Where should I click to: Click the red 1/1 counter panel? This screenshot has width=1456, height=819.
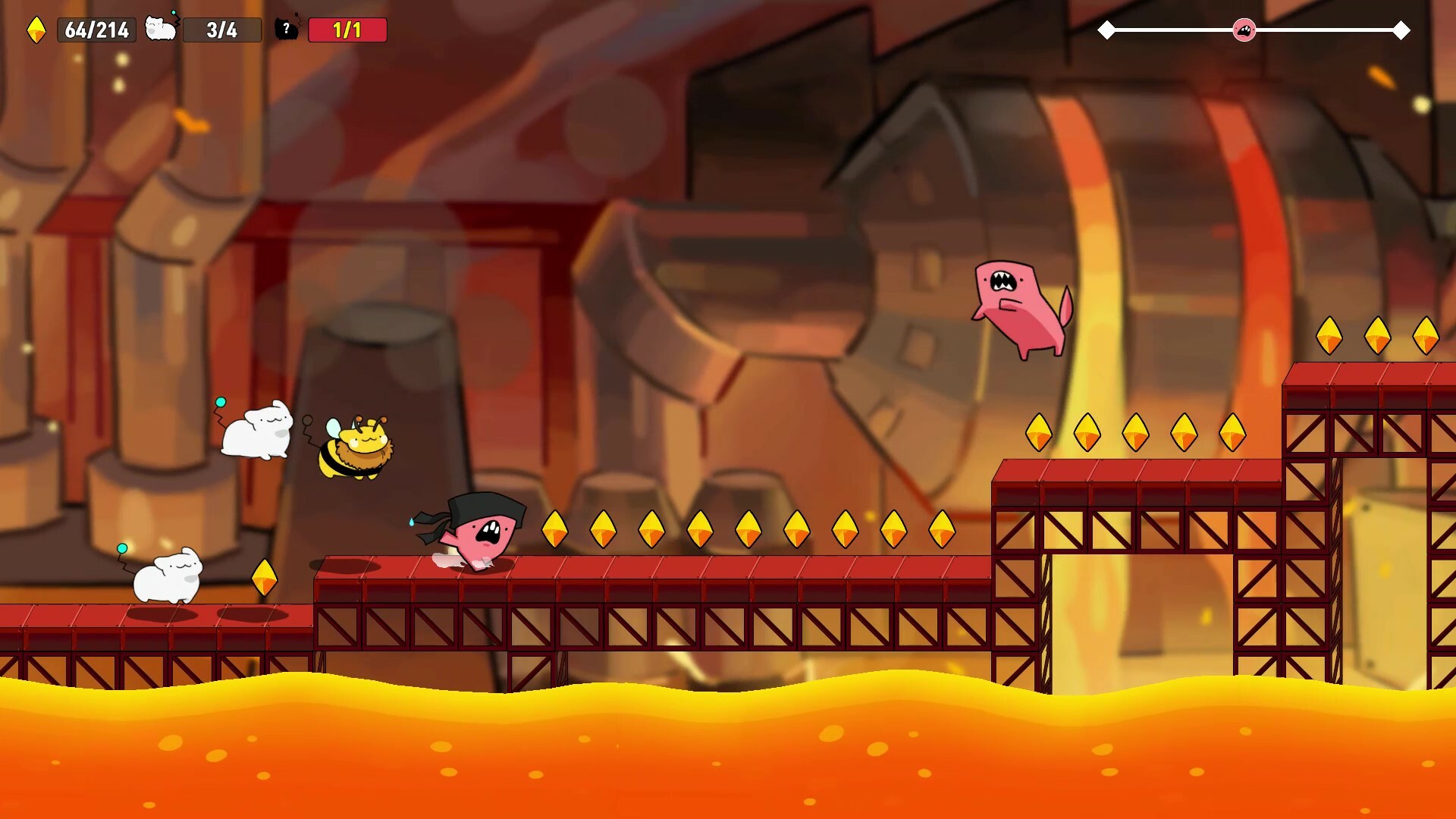point(347,30)
